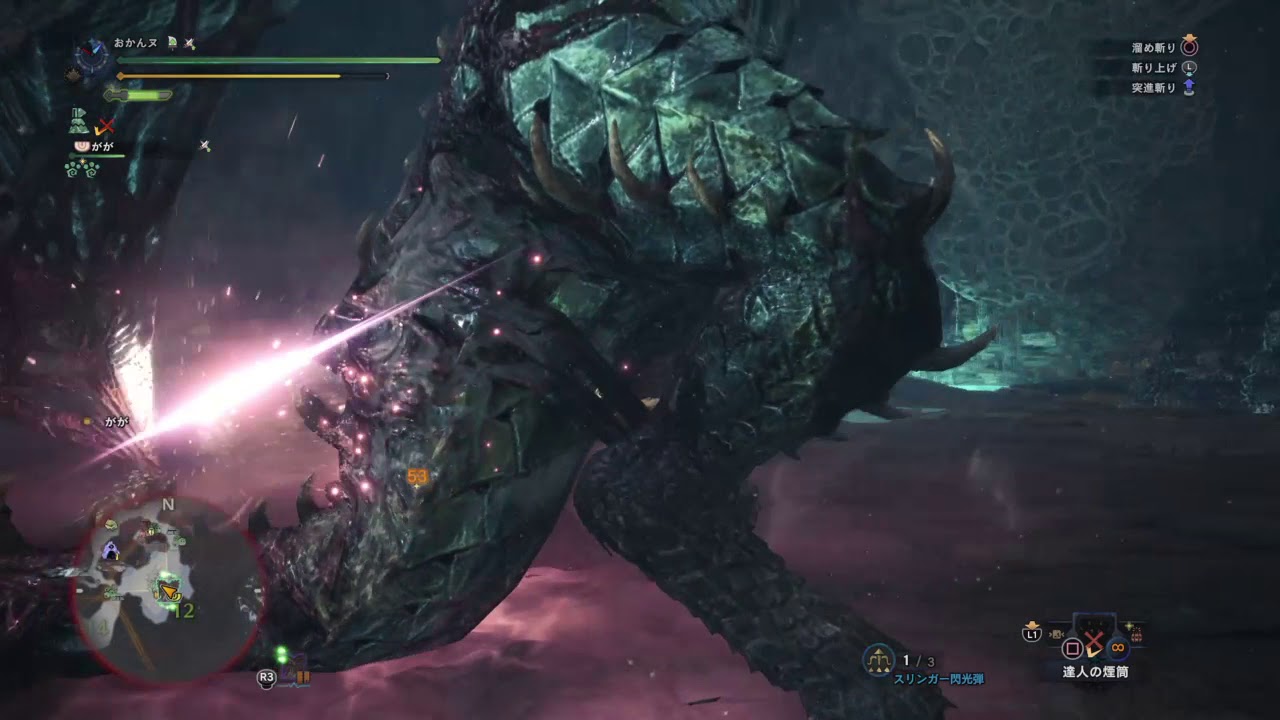Select the purple camp marker on minimap
Screen dimensions: 1280x720
tap(111, 550)
